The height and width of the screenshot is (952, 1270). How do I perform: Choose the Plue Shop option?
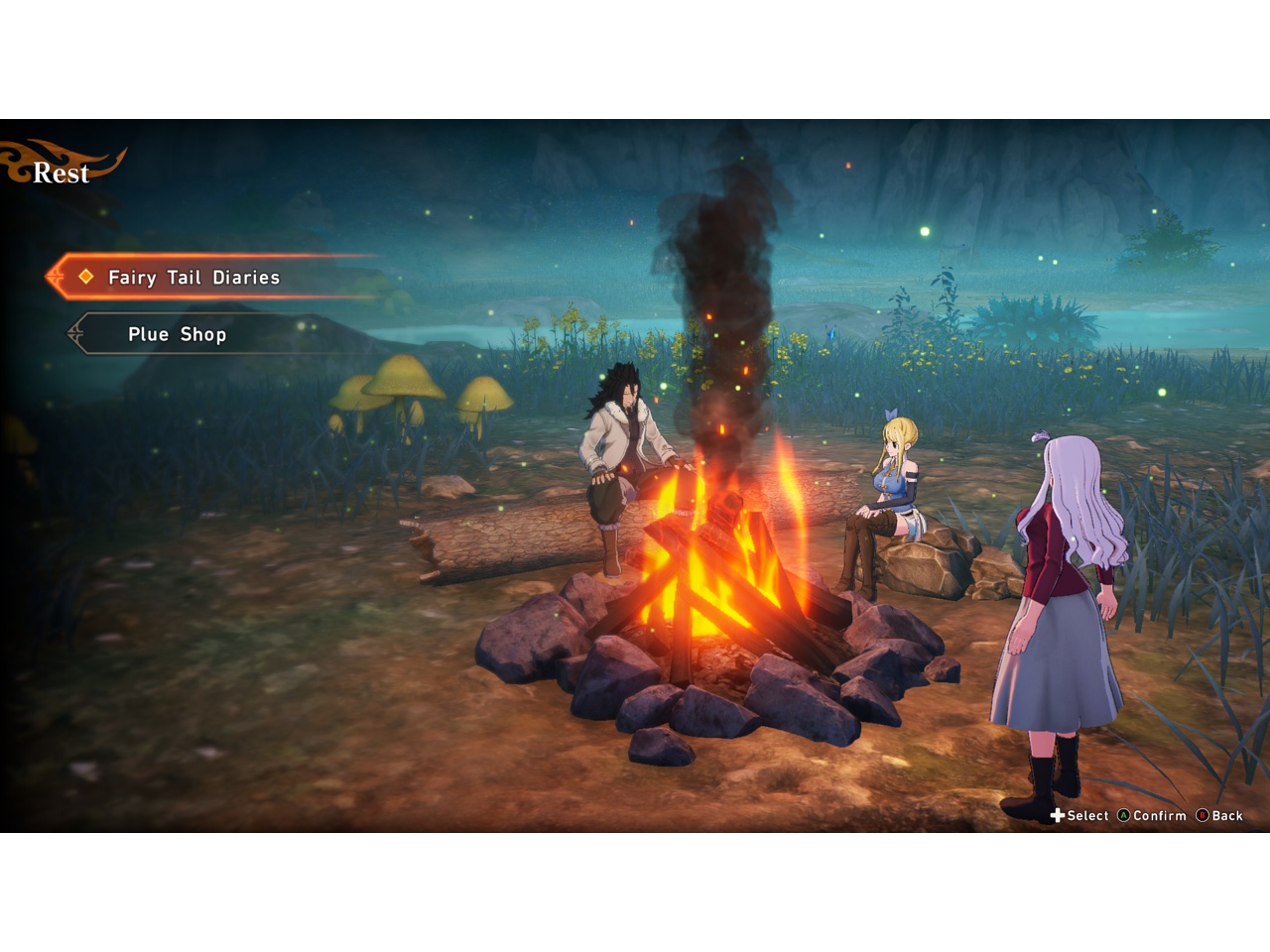click(178, 335)
